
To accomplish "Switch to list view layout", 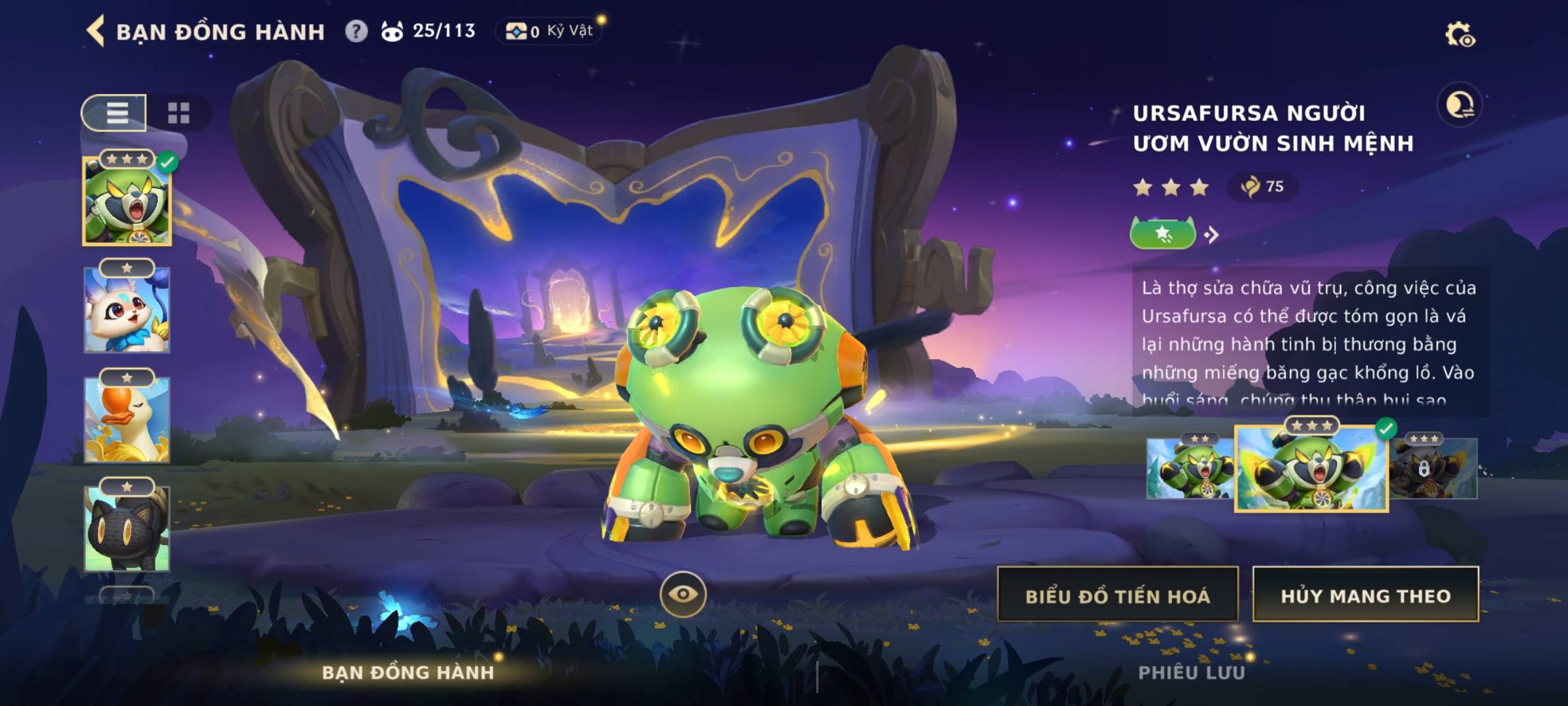I will [116, 113].
